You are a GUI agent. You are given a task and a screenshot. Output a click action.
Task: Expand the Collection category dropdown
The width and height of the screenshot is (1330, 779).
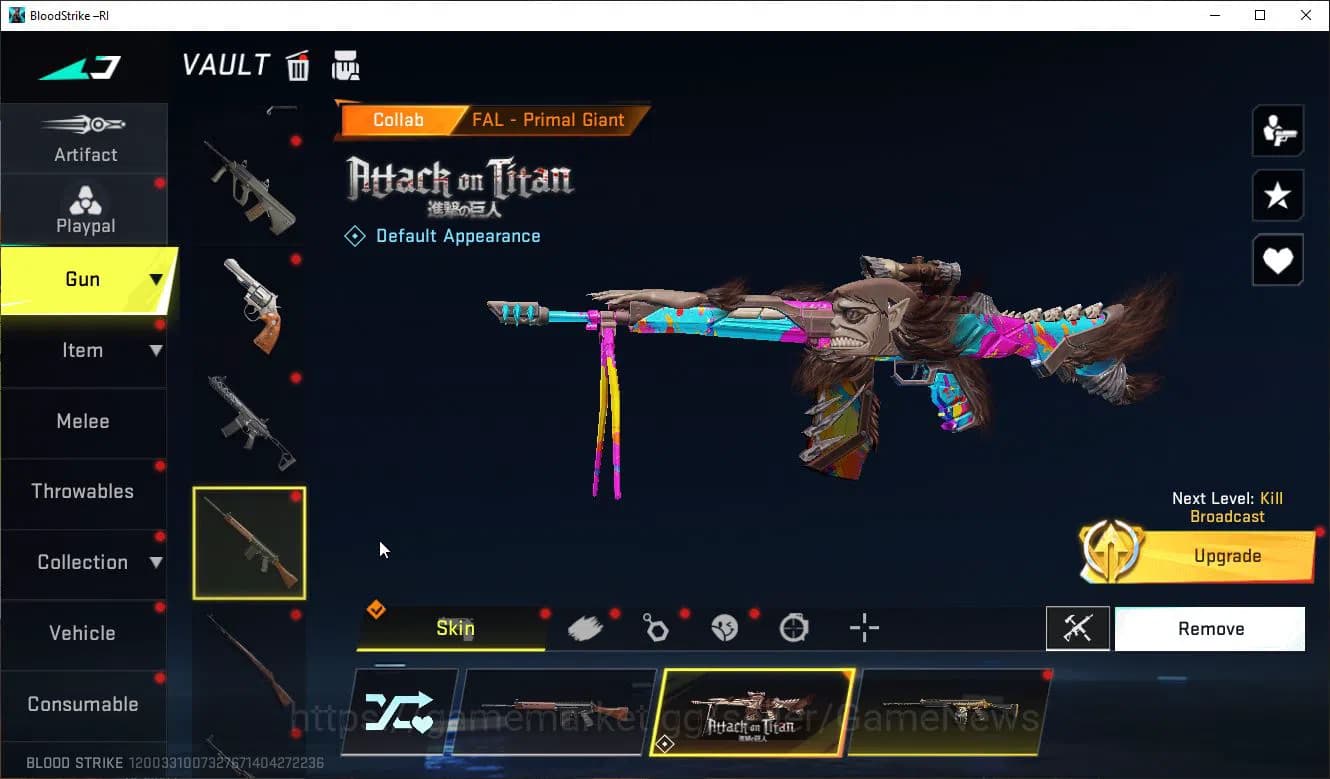pos(155,562)
